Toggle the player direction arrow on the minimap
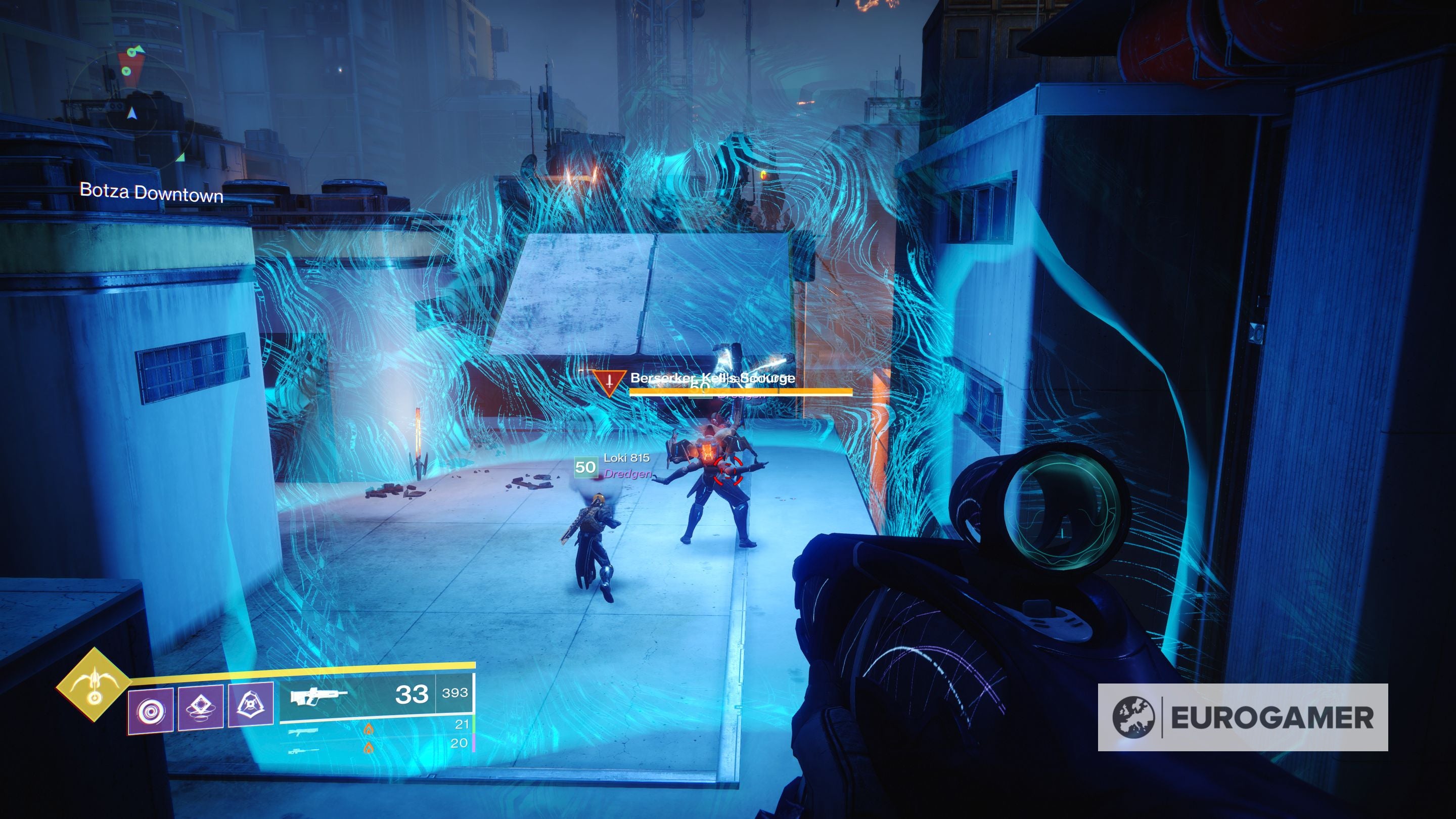 130,113
